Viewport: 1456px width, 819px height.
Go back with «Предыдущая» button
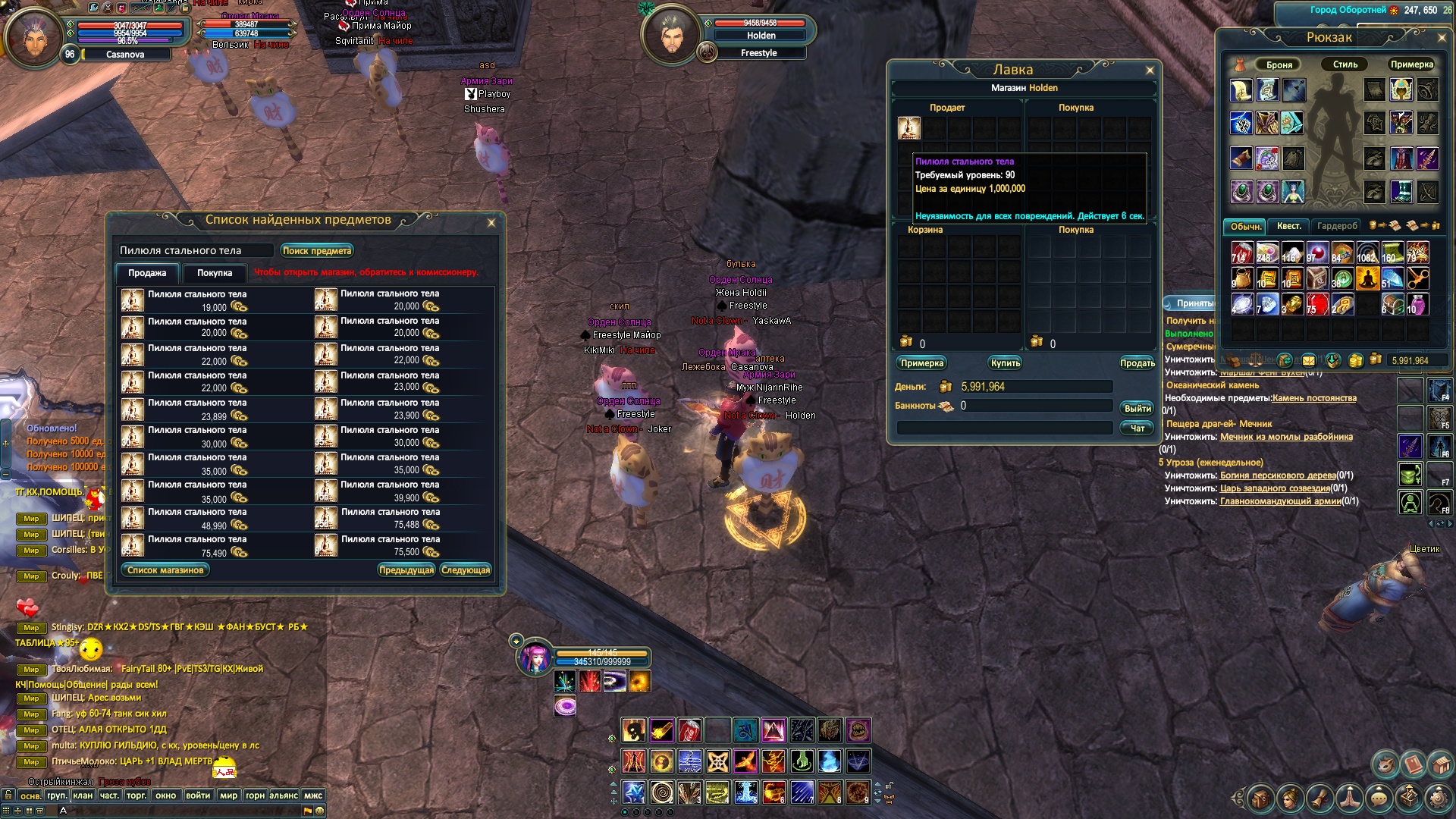tap(406, 570)
